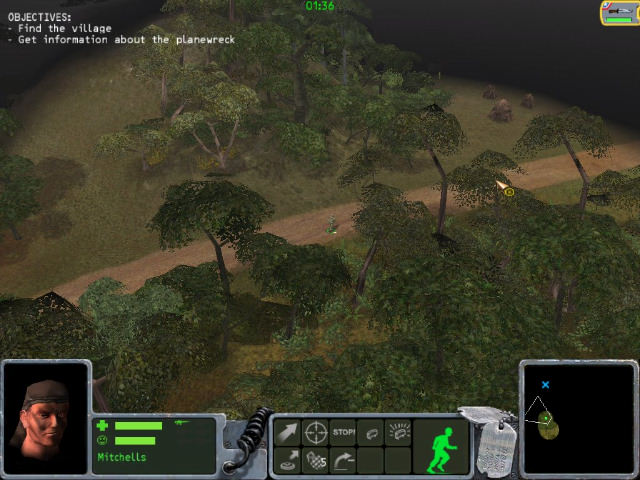Use the curved turn arrow command
Image resolution: width=640 pixels, height=480 pixels.
tap(344, 460)
